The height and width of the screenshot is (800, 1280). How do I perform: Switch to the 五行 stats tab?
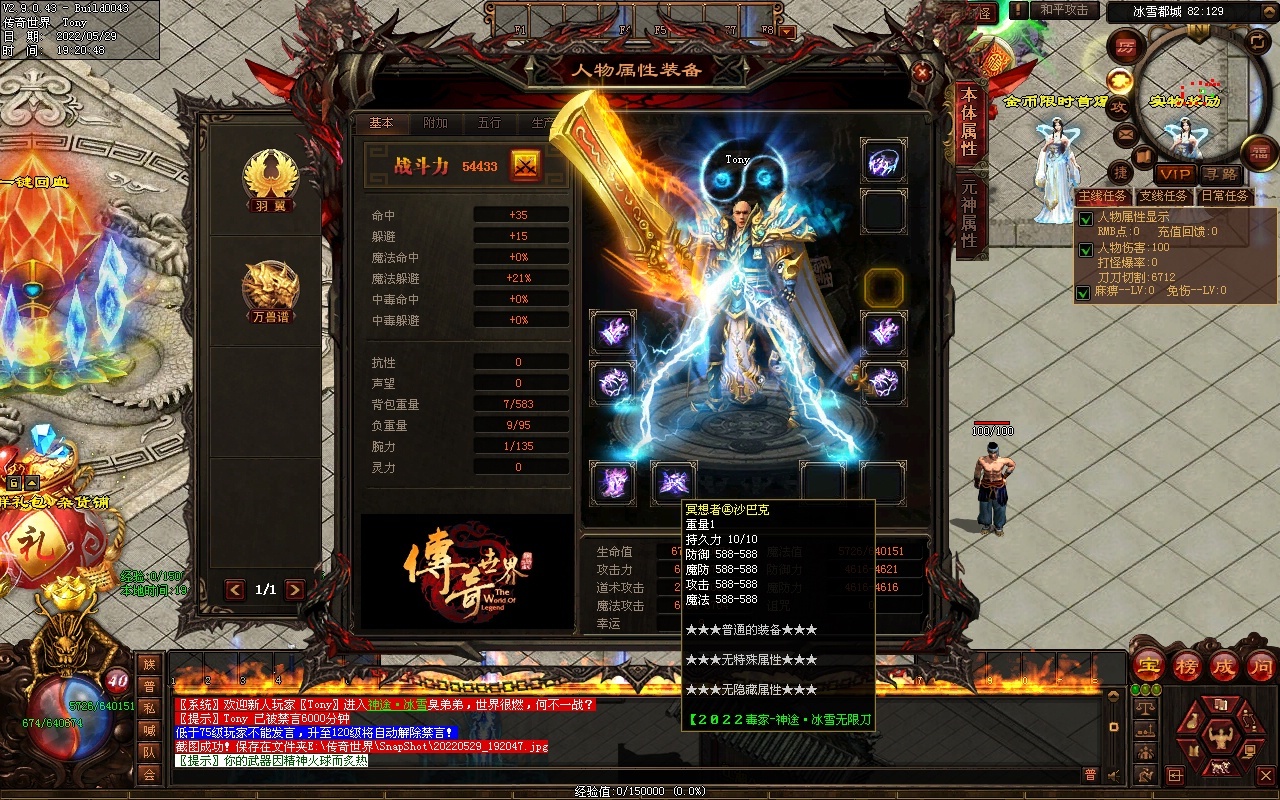489,123
